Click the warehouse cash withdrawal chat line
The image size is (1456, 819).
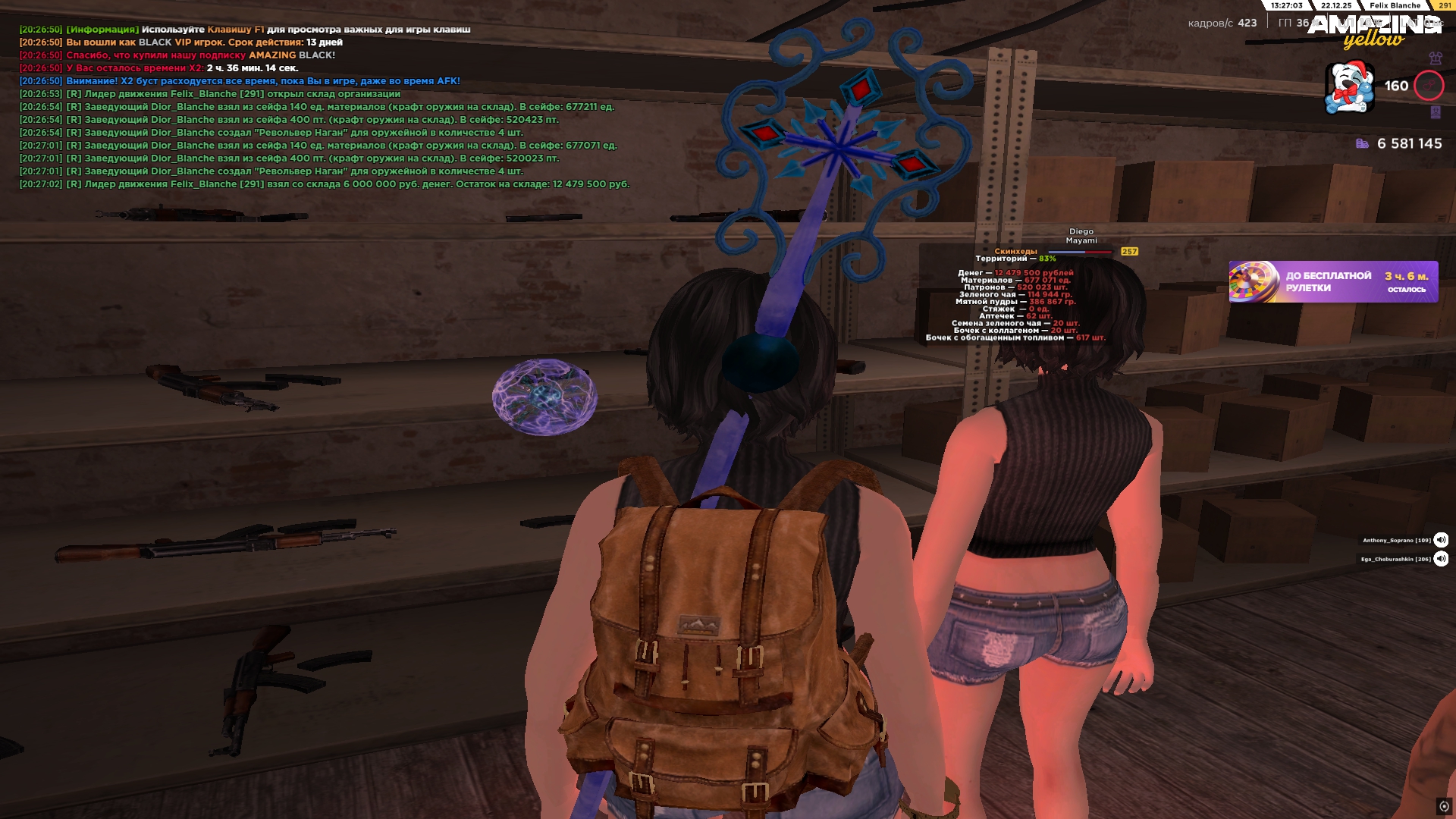pos(325,184)
